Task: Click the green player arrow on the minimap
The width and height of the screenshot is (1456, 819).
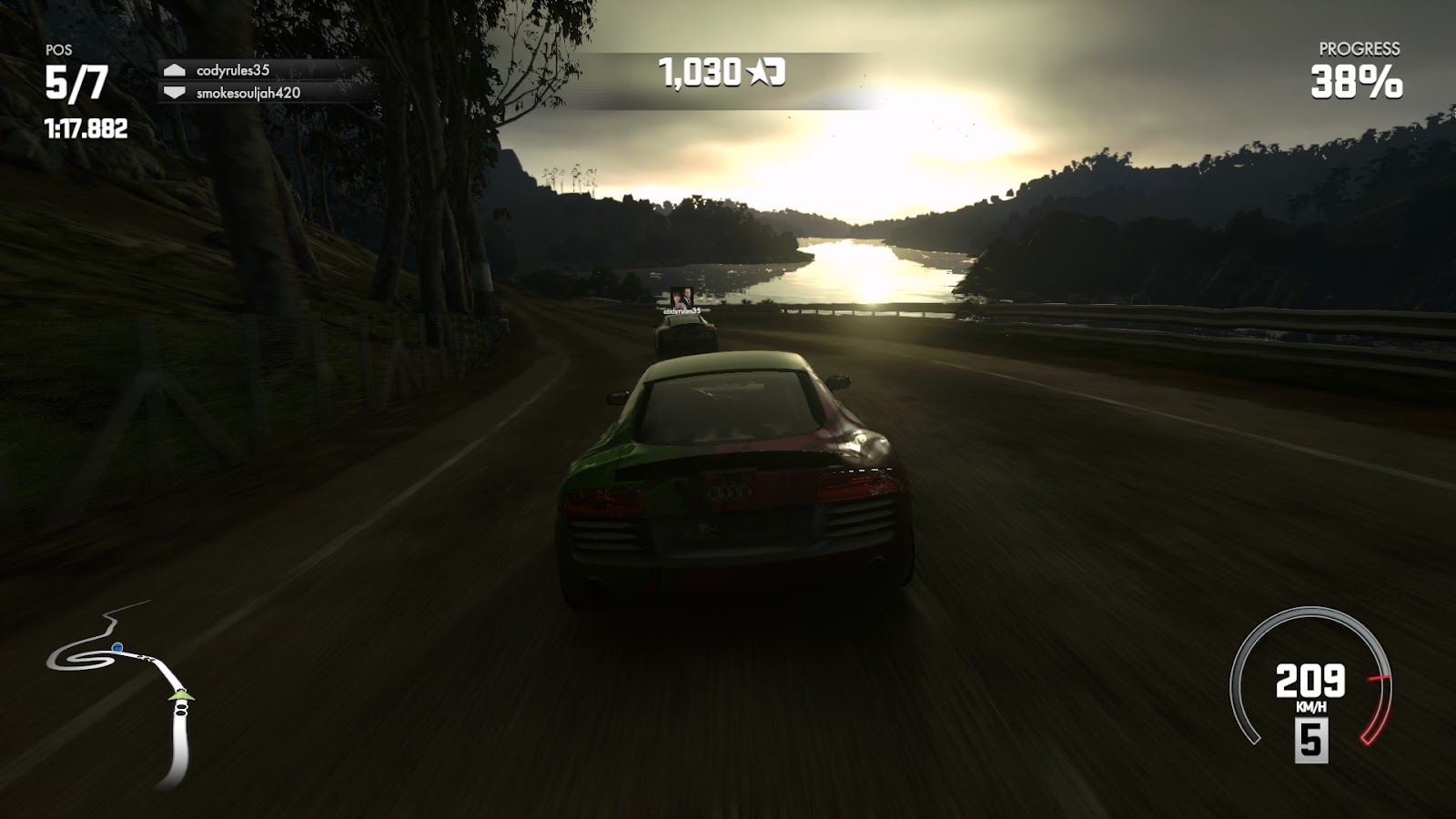Action: pyautogui.click(x=182, y=696)
